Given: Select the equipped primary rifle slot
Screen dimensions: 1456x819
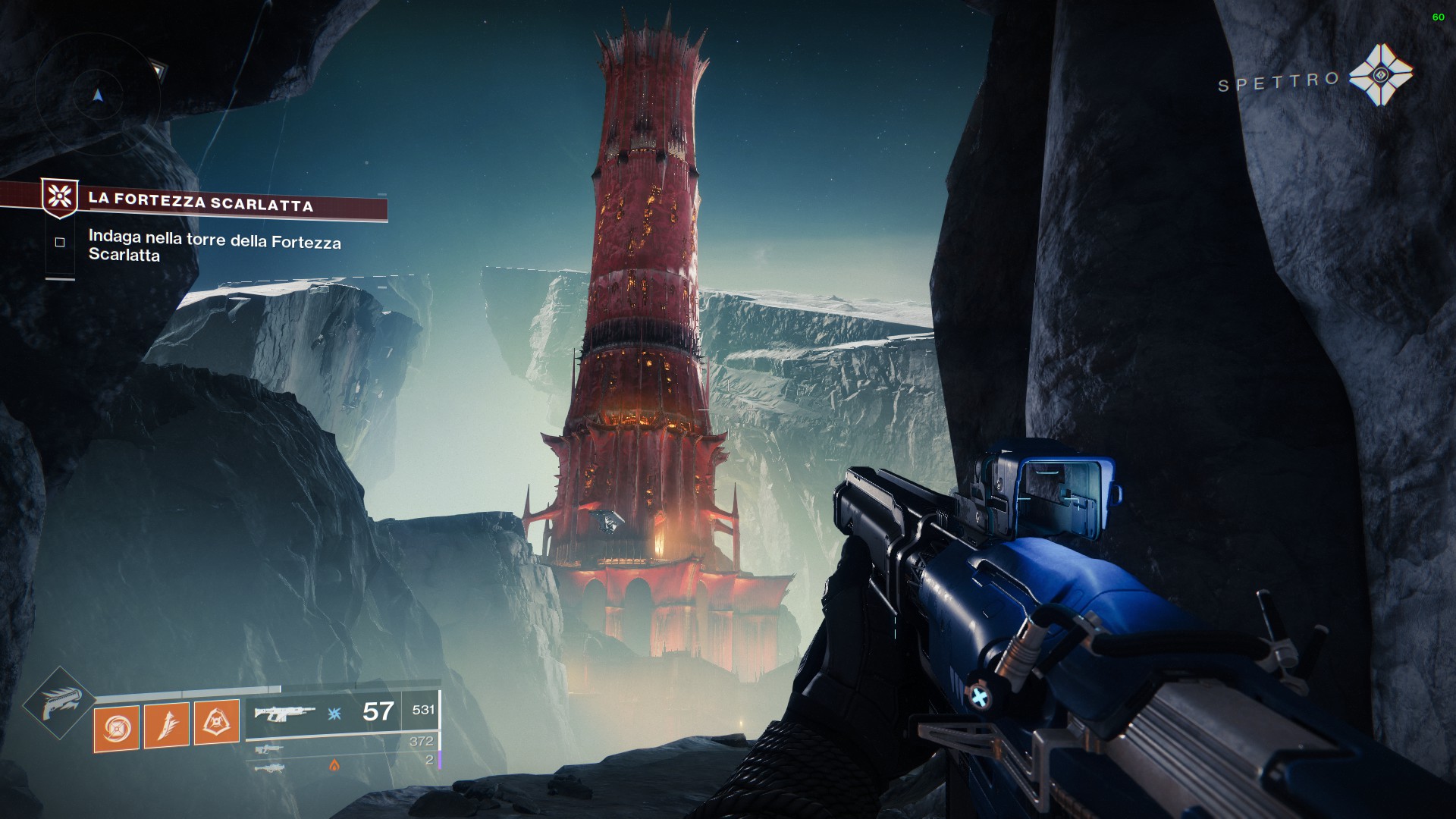Looking at the screenshot, I should [284, 713].
